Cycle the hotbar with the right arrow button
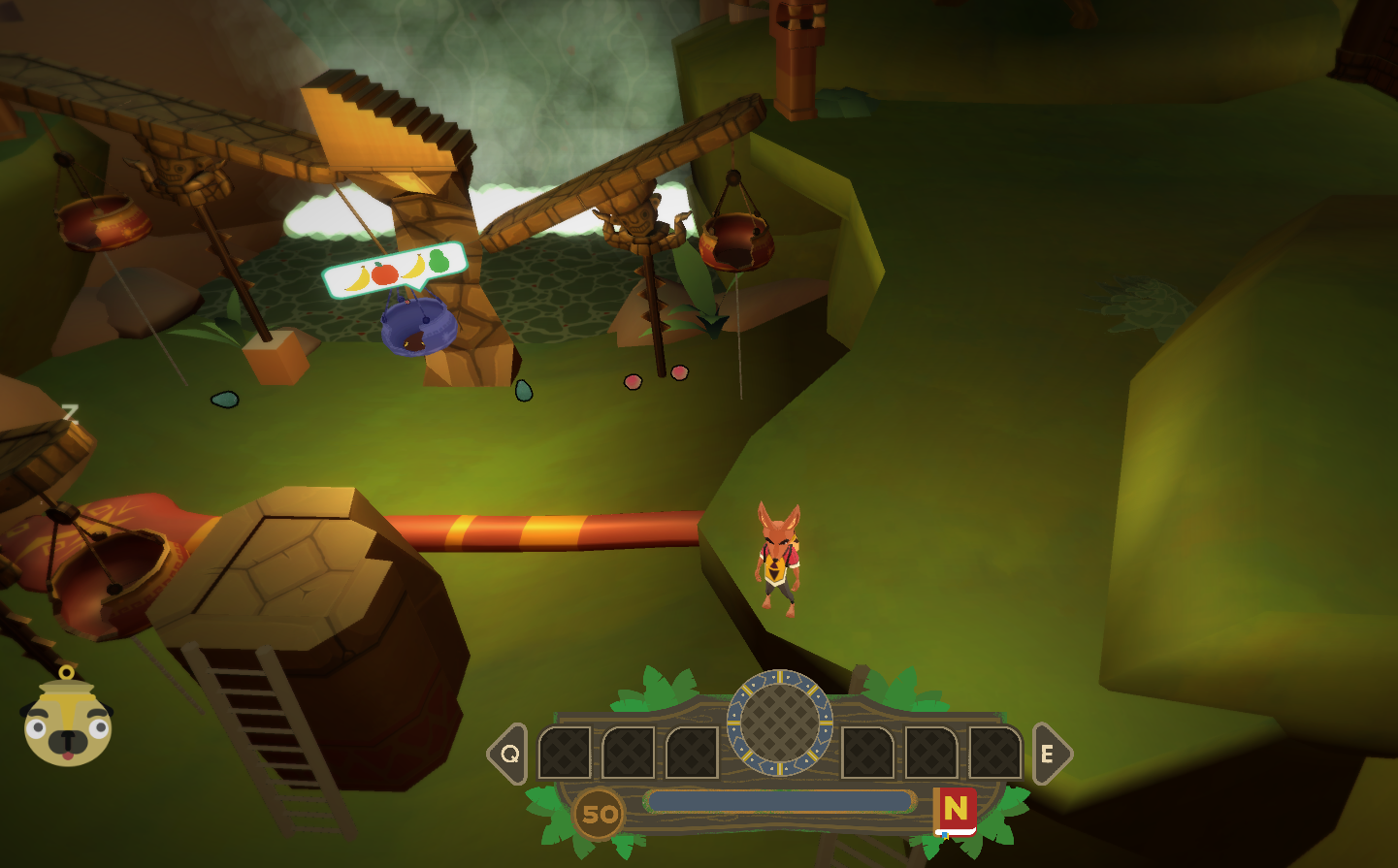The width and height of the screenshot is (1398, 868). [x=1050, y=754]
